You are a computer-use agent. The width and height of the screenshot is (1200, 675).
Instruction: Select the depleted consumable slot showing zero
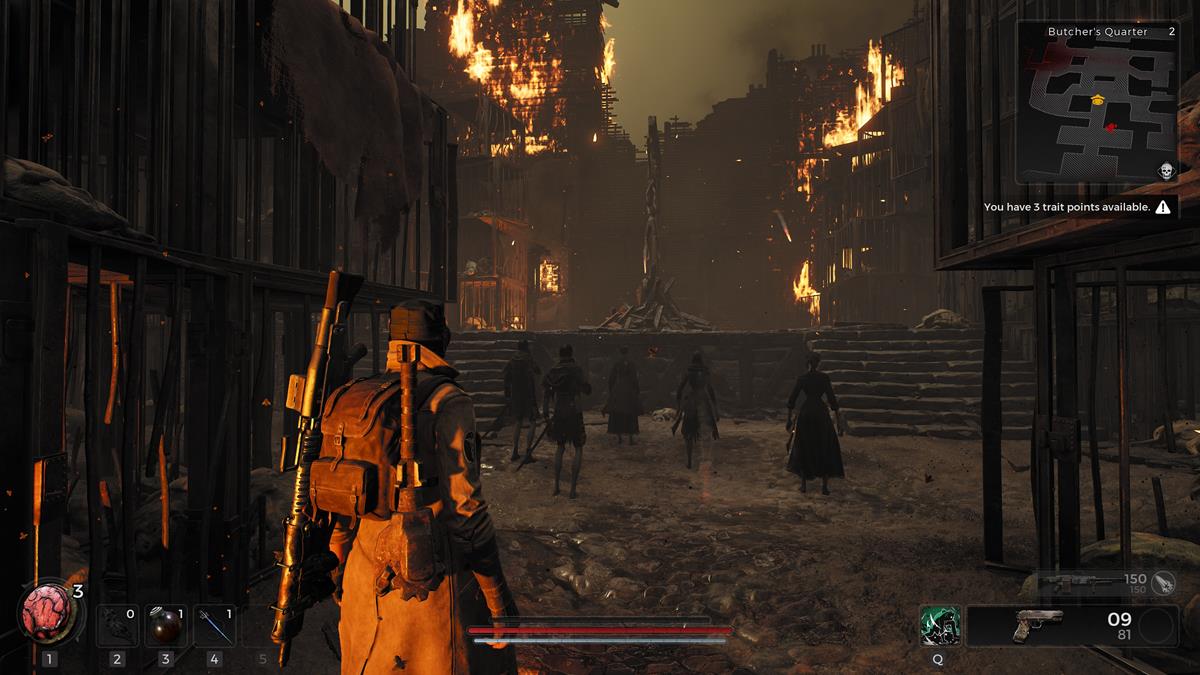117,625
